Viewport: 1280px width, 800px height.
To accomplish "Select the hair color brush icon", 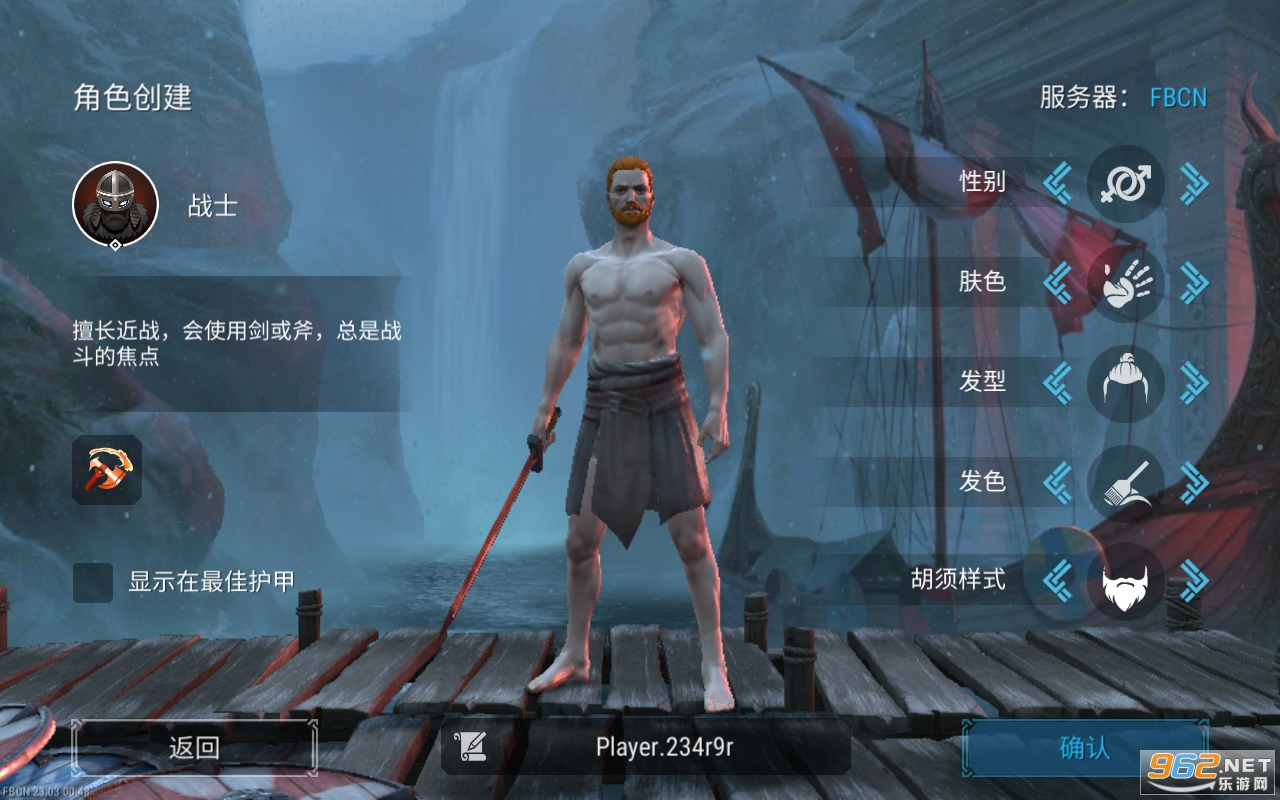I will [1125, 483].
